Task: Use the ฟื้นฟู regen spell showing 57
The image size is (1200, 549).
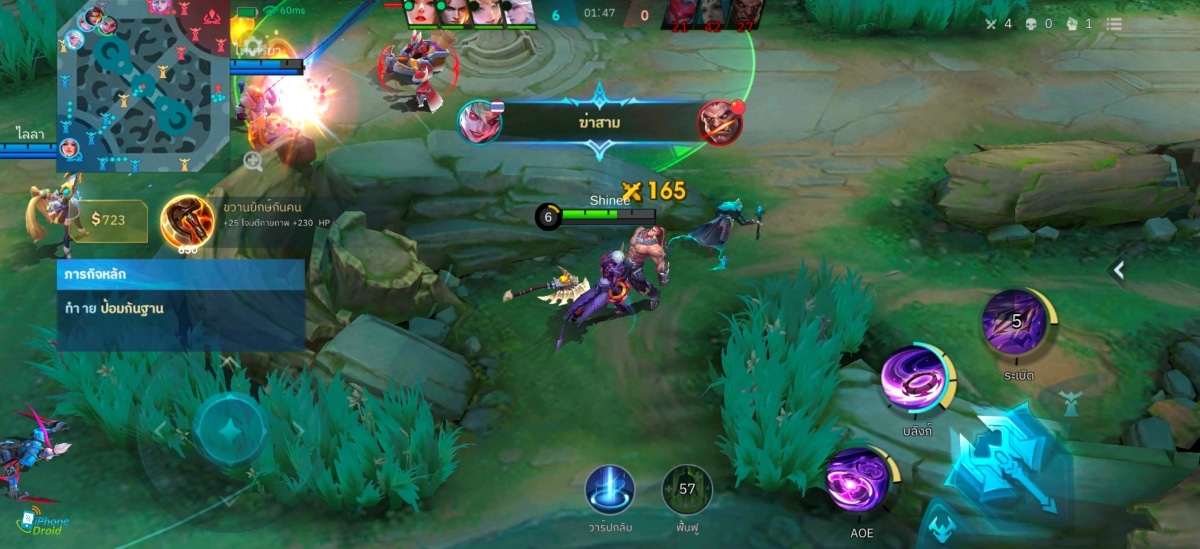Action: (x=687, y=490)
